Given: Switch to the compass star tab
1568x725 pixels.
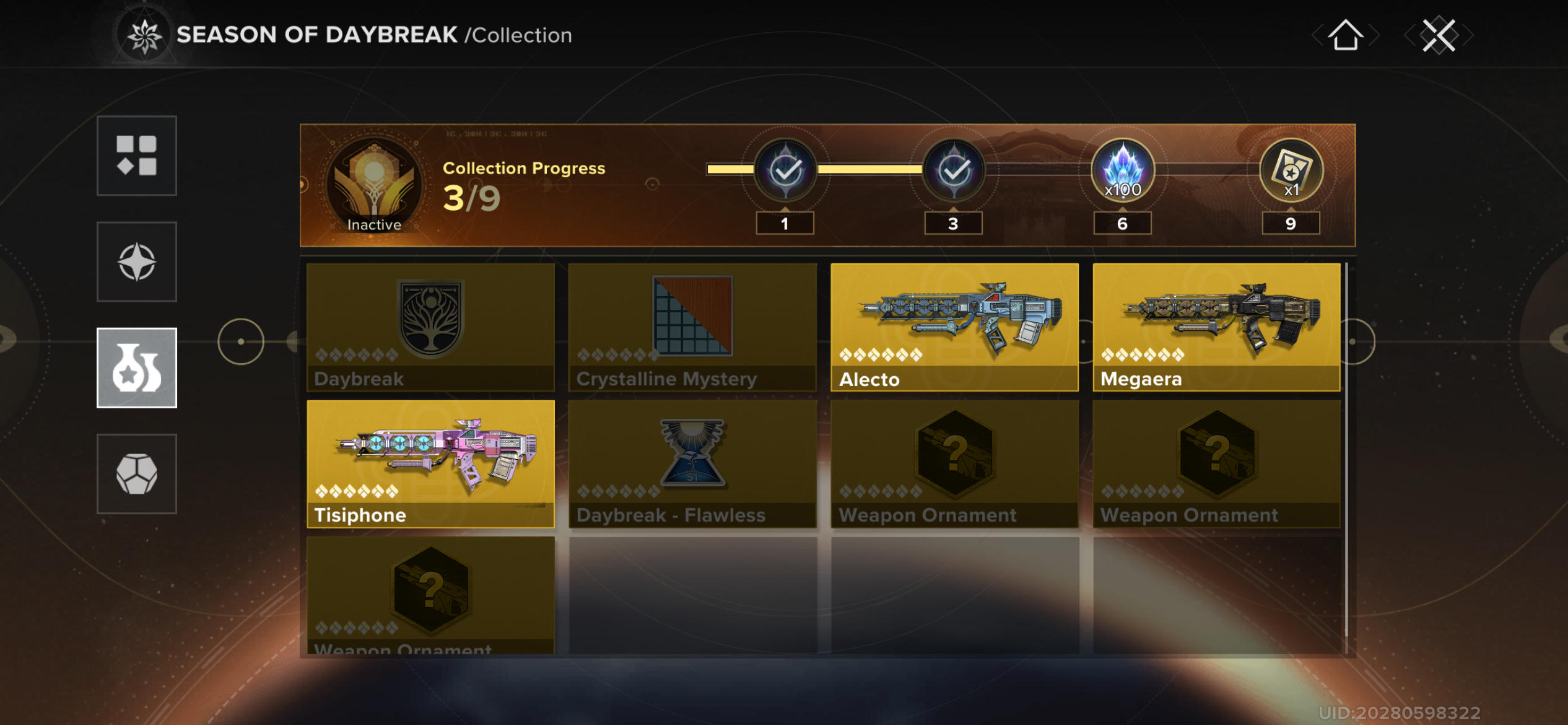Looking at the screenshot, I should [x=137, y=261].
